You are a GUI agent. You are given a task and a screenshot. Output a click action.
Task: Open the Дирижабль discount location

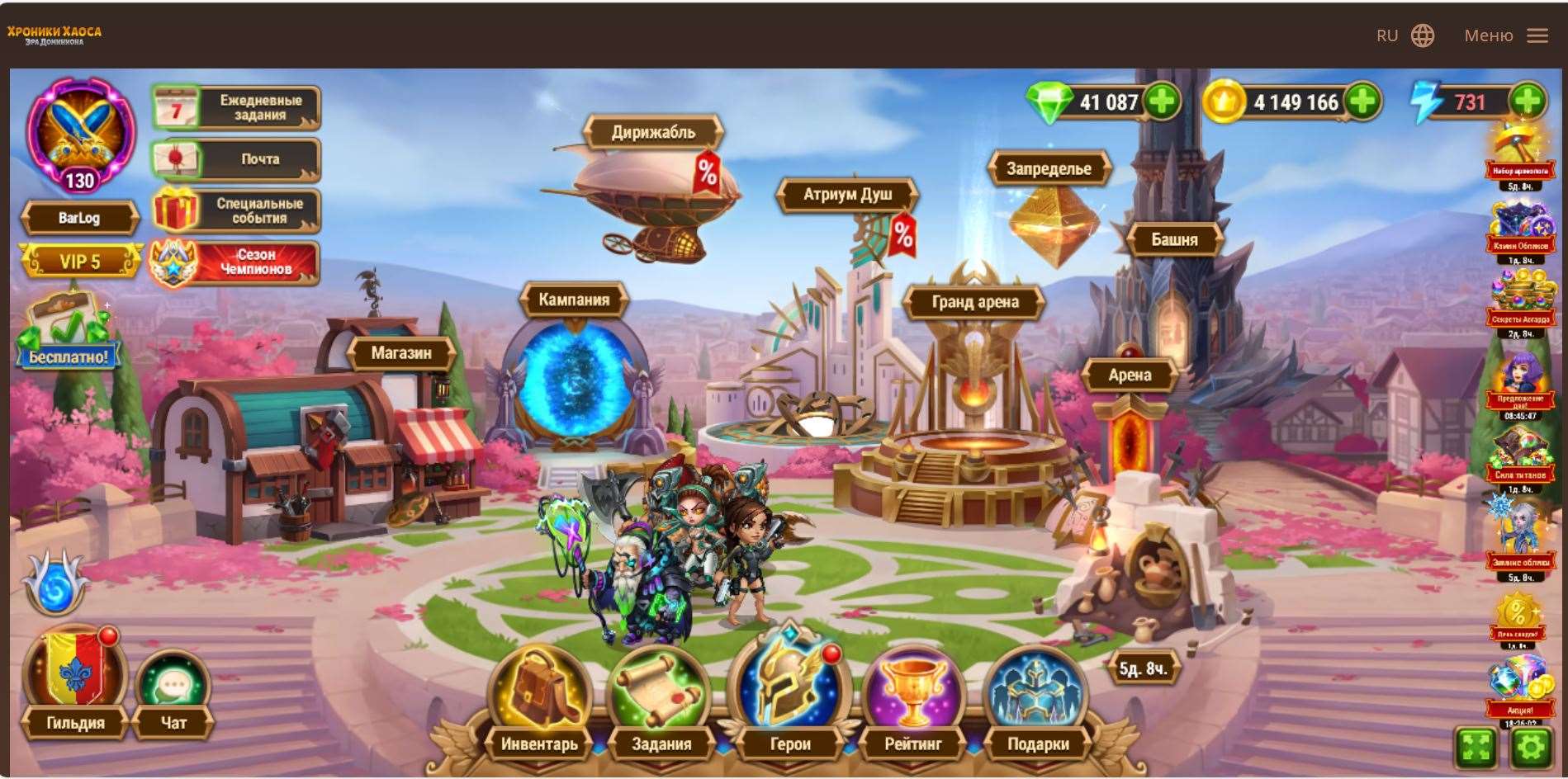(x=654, y=130)
